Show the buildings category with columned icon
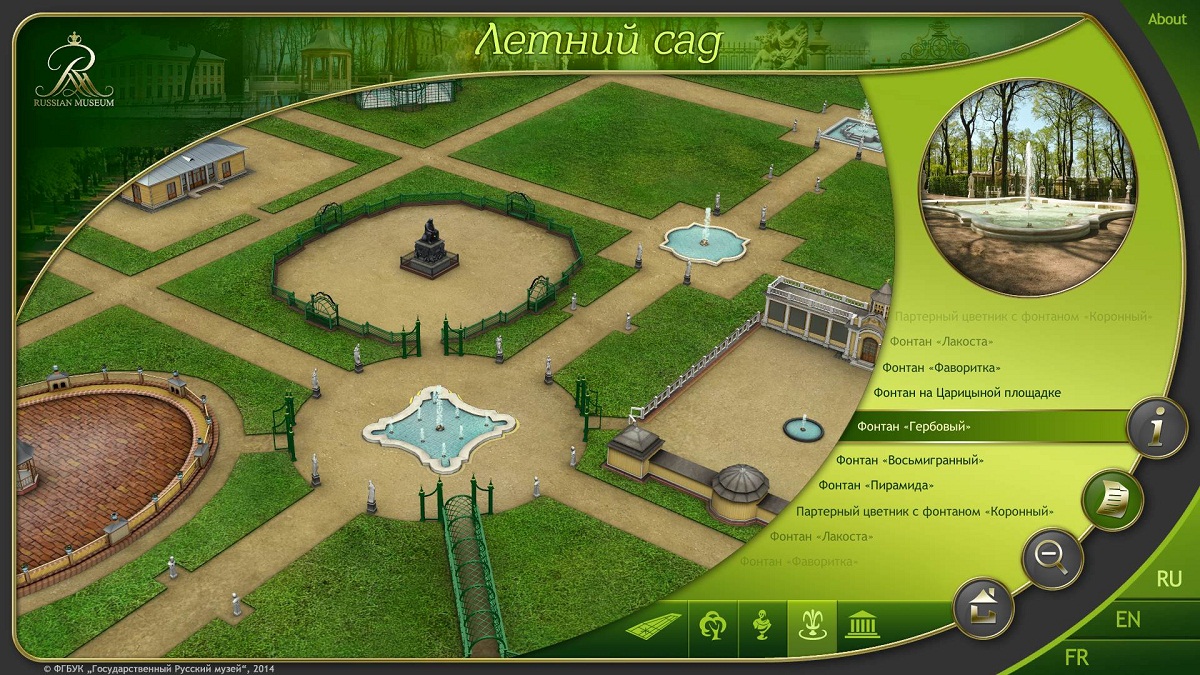1200x675 pixels. coord(857,628)
